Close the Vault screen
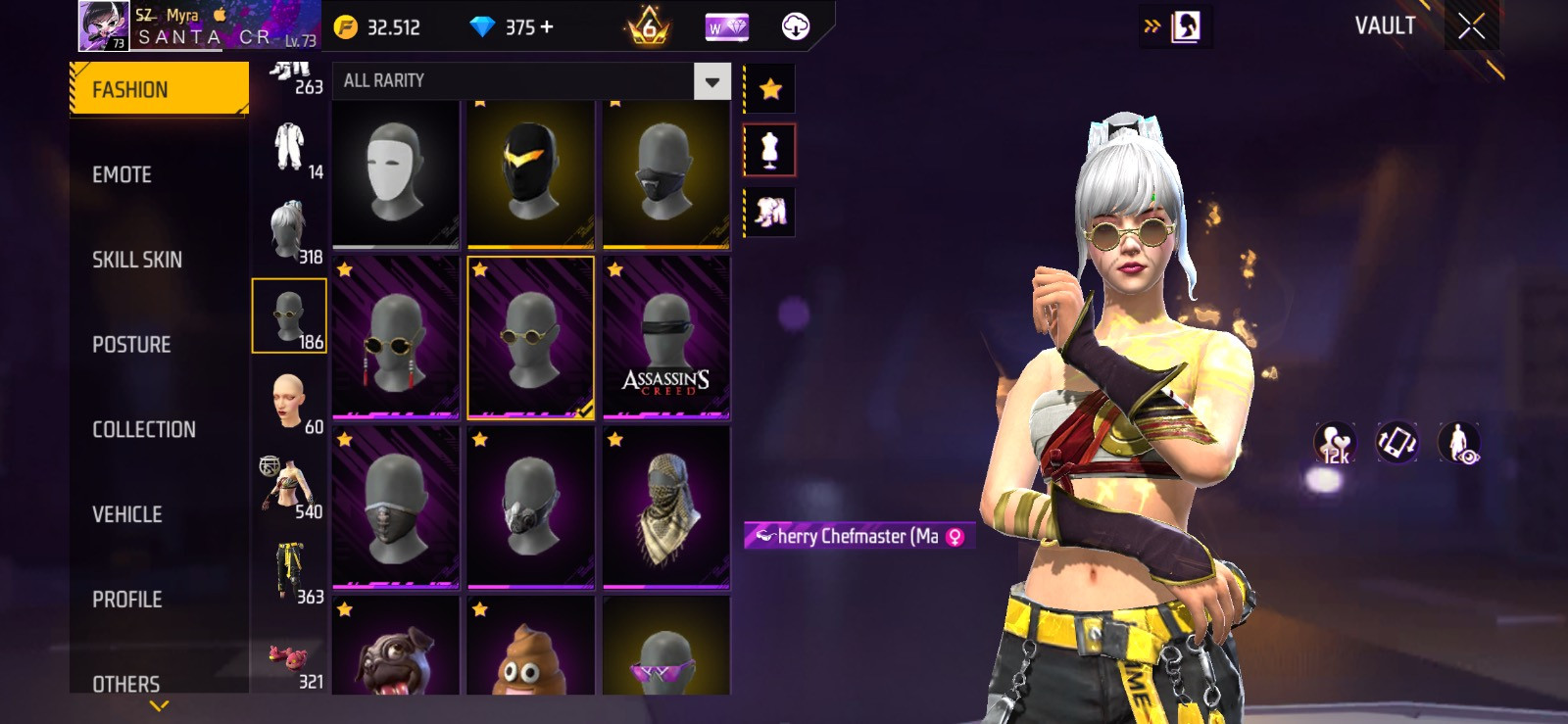This screenshot has height=724, width=1568. (1471, 26)
